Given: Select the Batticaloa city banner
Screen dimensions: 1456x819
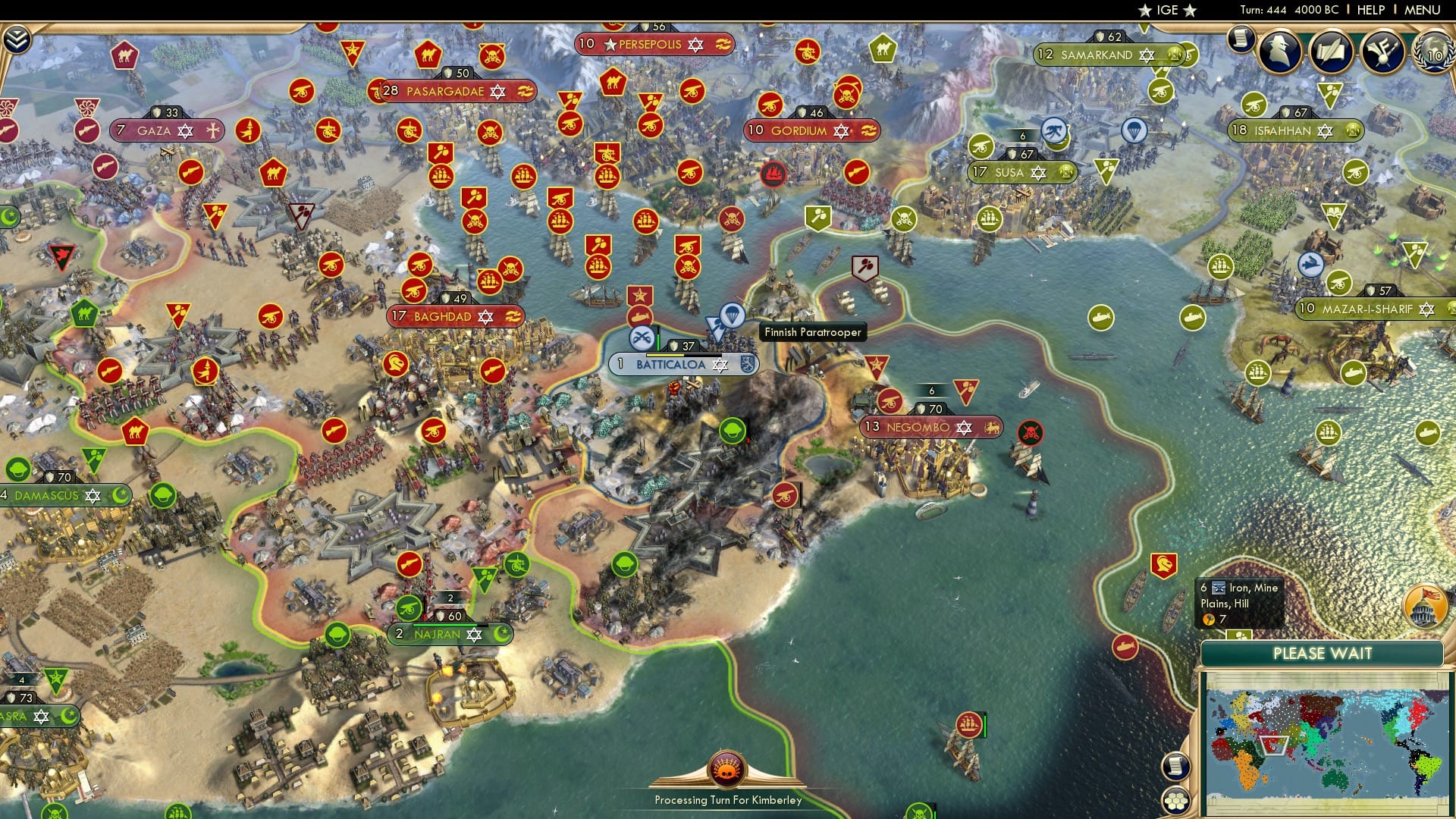Looking at the screenshot, I should (671, 364).
